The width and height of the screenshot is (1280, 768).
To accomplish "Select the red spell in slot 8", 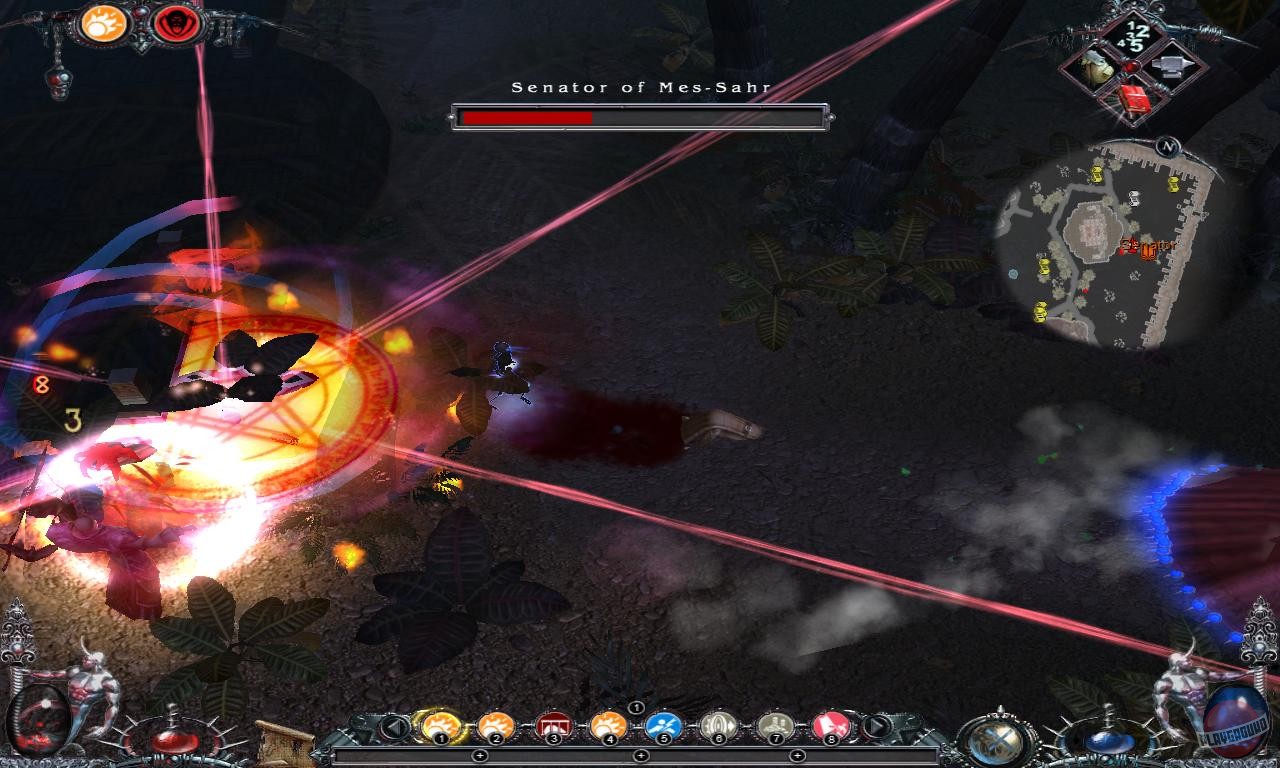I will click(x=831, y=725).
